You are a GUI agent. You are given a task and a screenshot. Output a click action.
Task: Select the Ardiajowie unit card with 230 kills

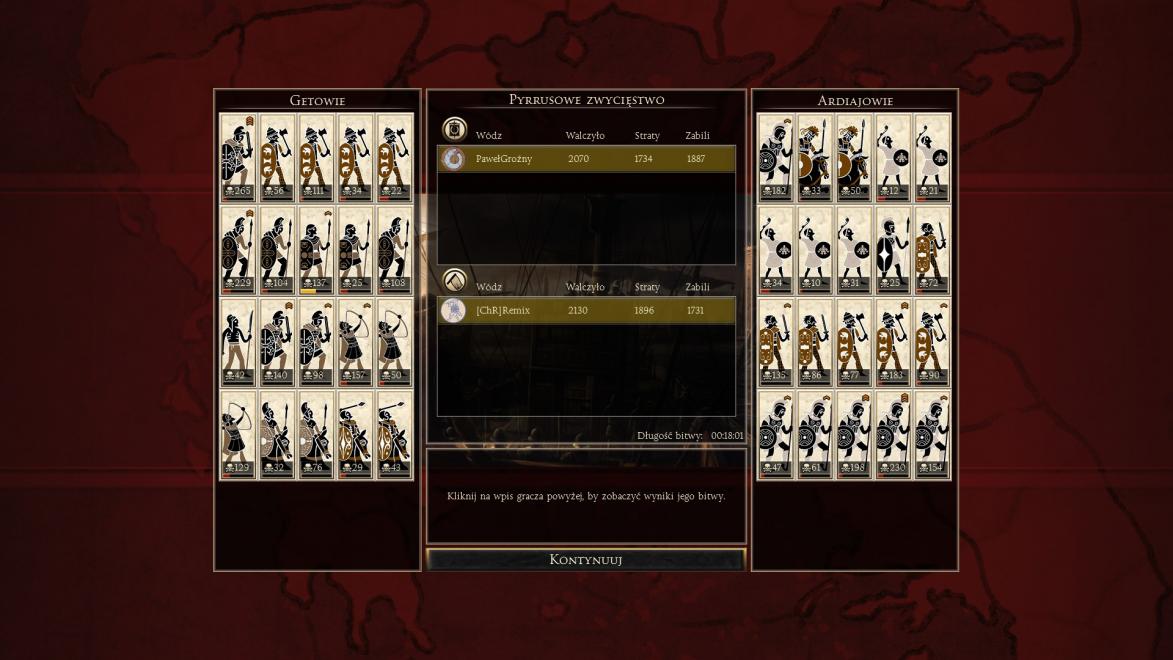(x=893, y=435)
